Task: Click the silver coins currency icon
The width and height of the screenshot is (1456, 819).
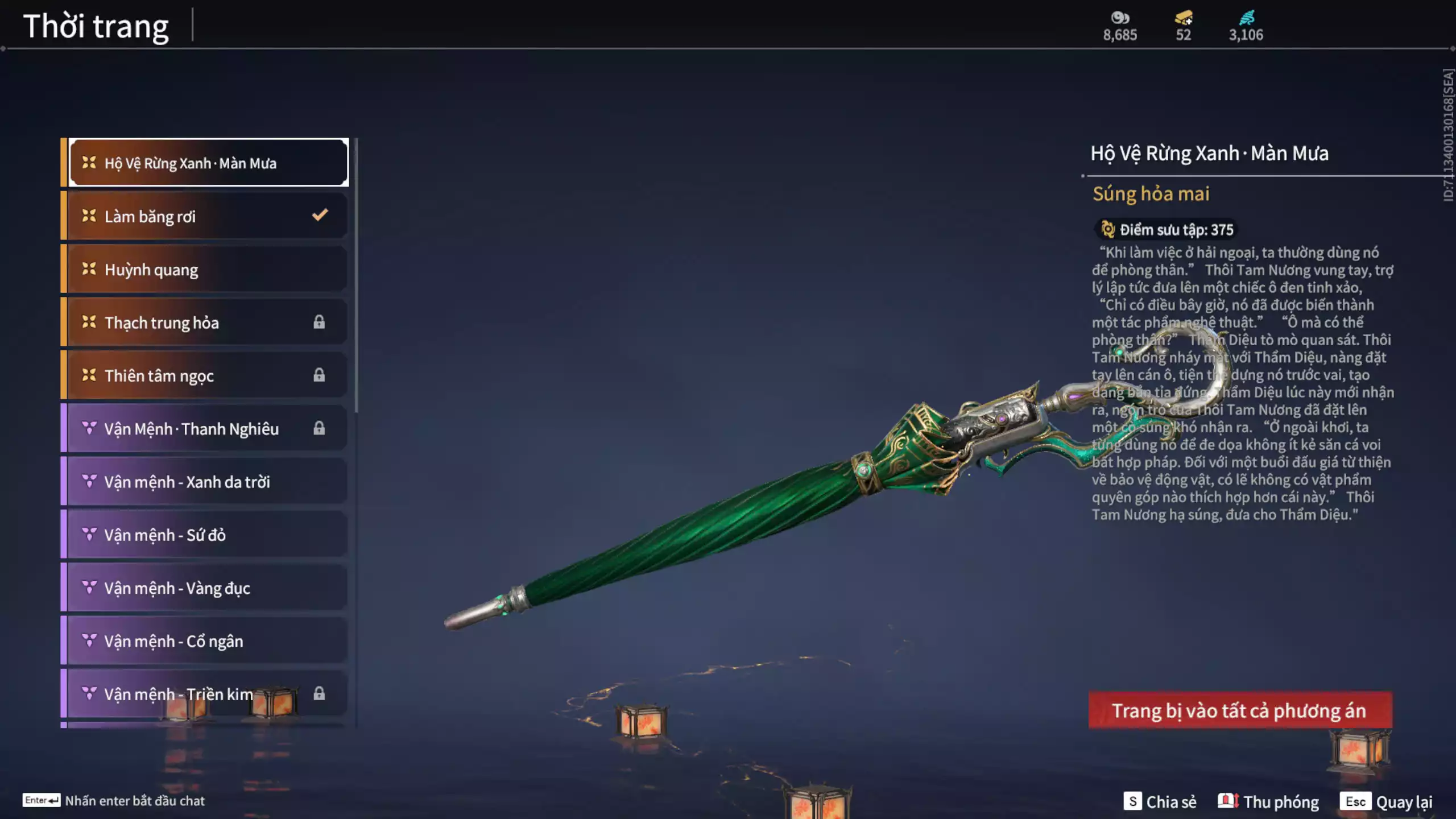Action: tap(1120, 18)
